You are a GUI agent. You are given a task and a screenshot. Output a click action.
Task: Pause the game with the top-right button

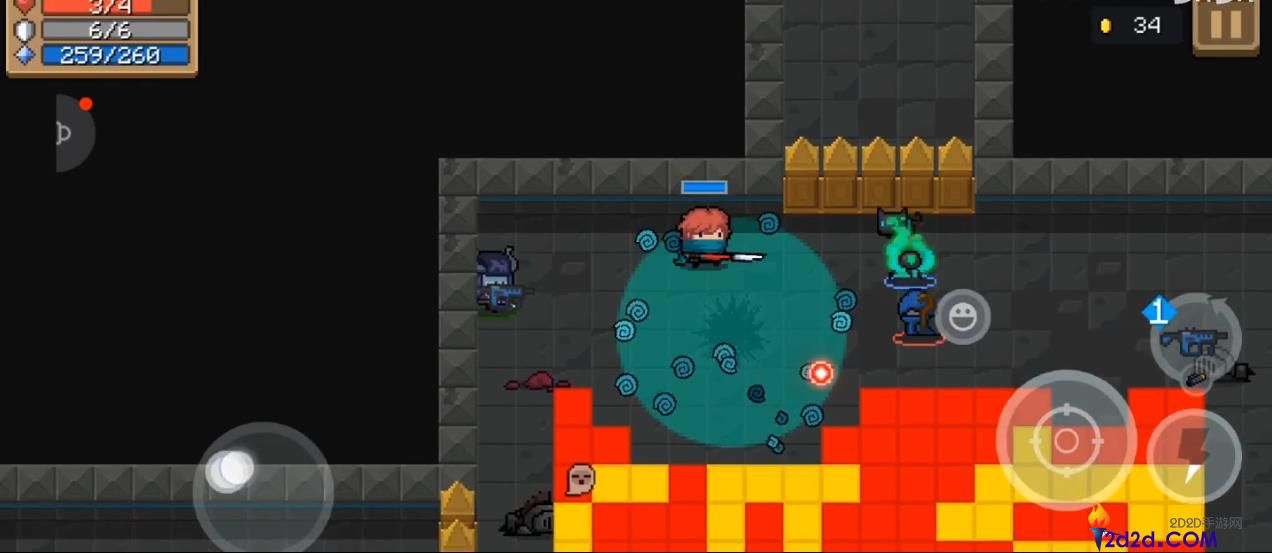click(1228, 24)
